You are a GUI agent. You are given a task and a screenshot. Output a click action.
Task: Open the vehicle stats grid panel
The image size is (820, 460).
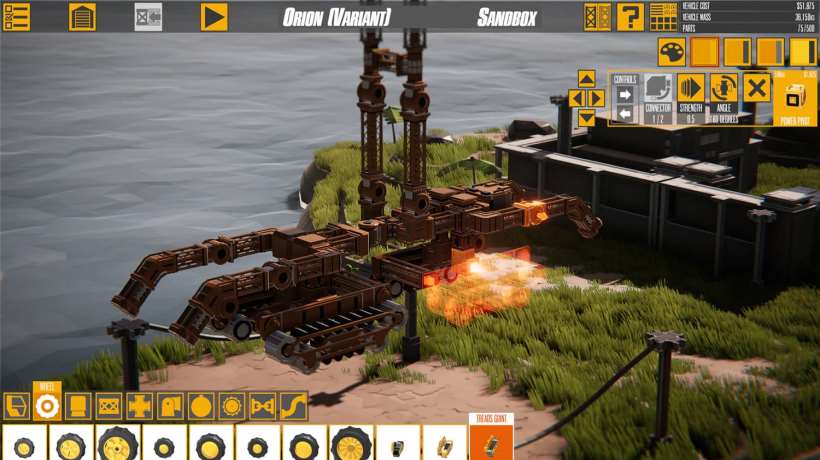pyautogui.click(x=663, y=17)
